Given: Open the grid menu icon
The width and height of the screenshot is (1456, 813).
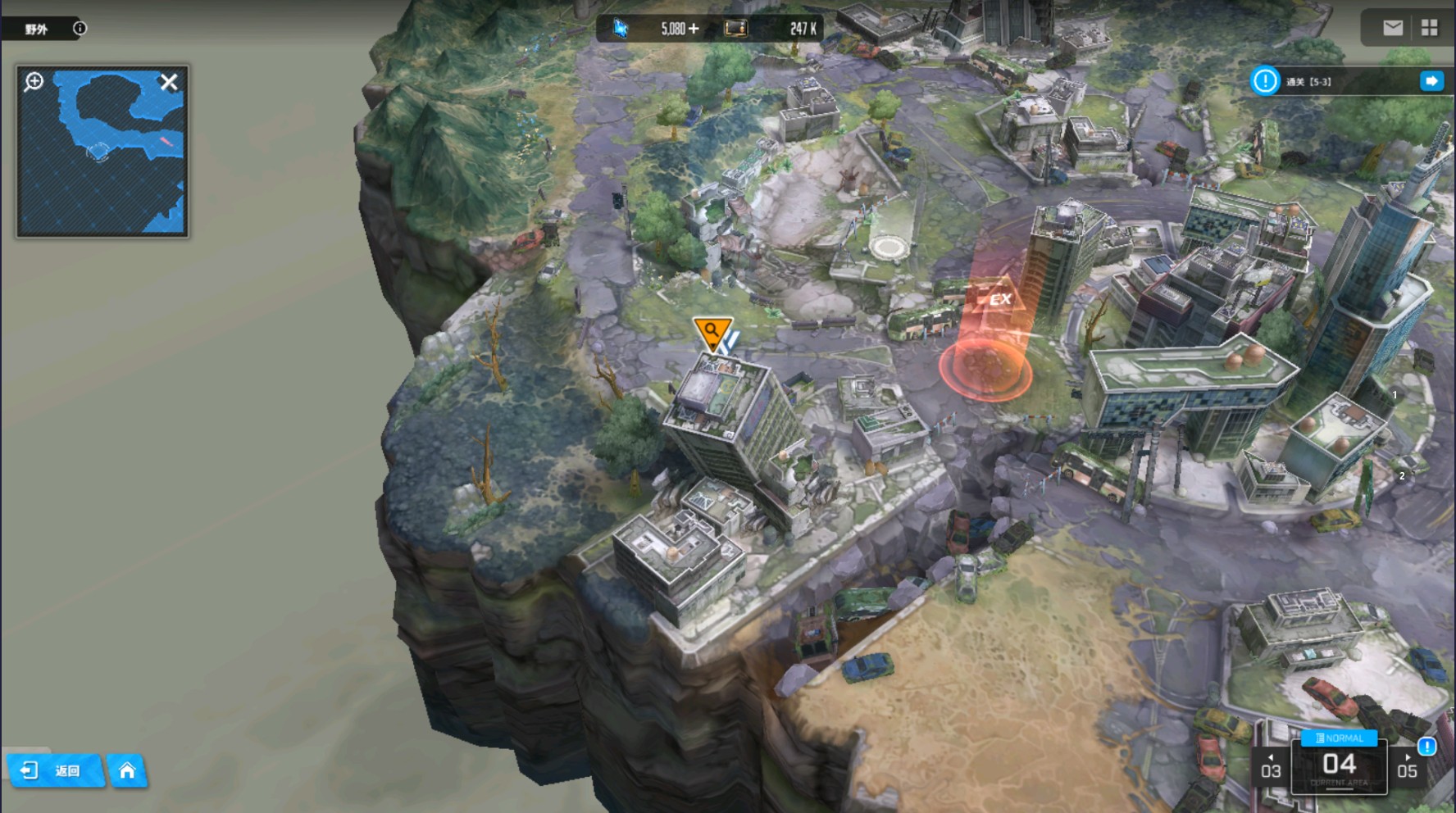Looking at the screenshot, I should [1430, 28].
